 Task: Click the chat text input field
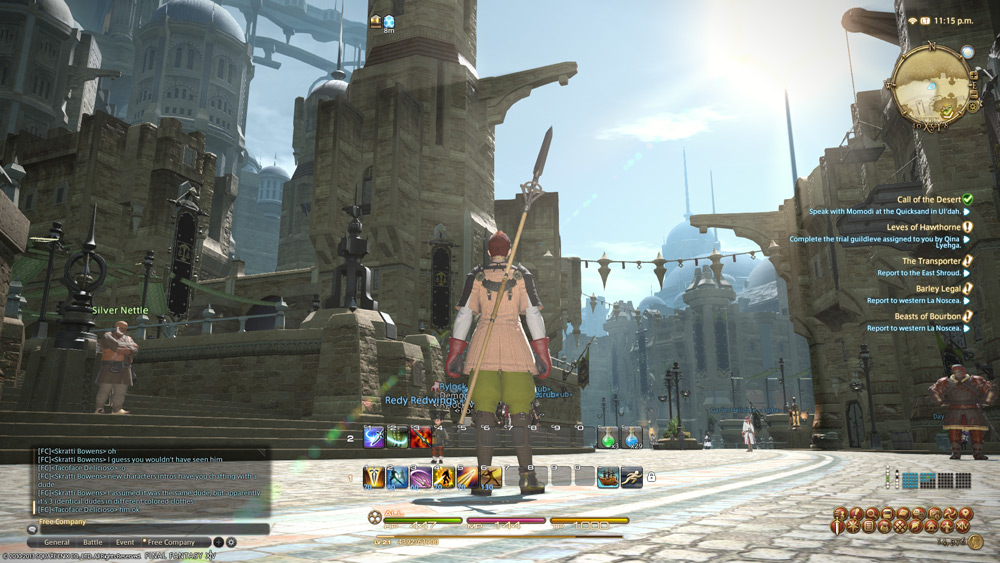pyautogui.click(x=150, y=529)
